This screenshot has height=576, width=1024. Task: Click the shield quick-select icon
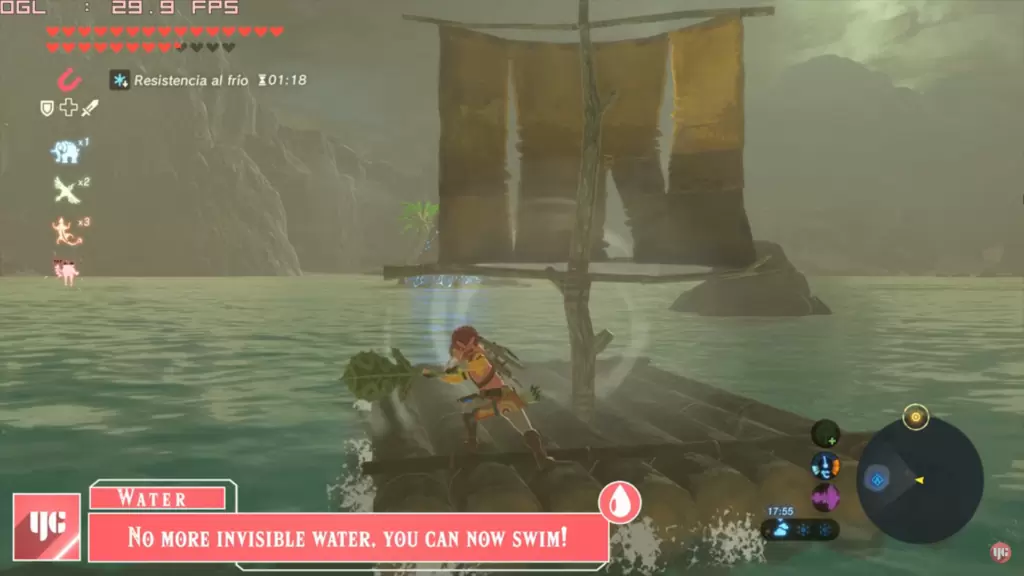coord(47,108)
